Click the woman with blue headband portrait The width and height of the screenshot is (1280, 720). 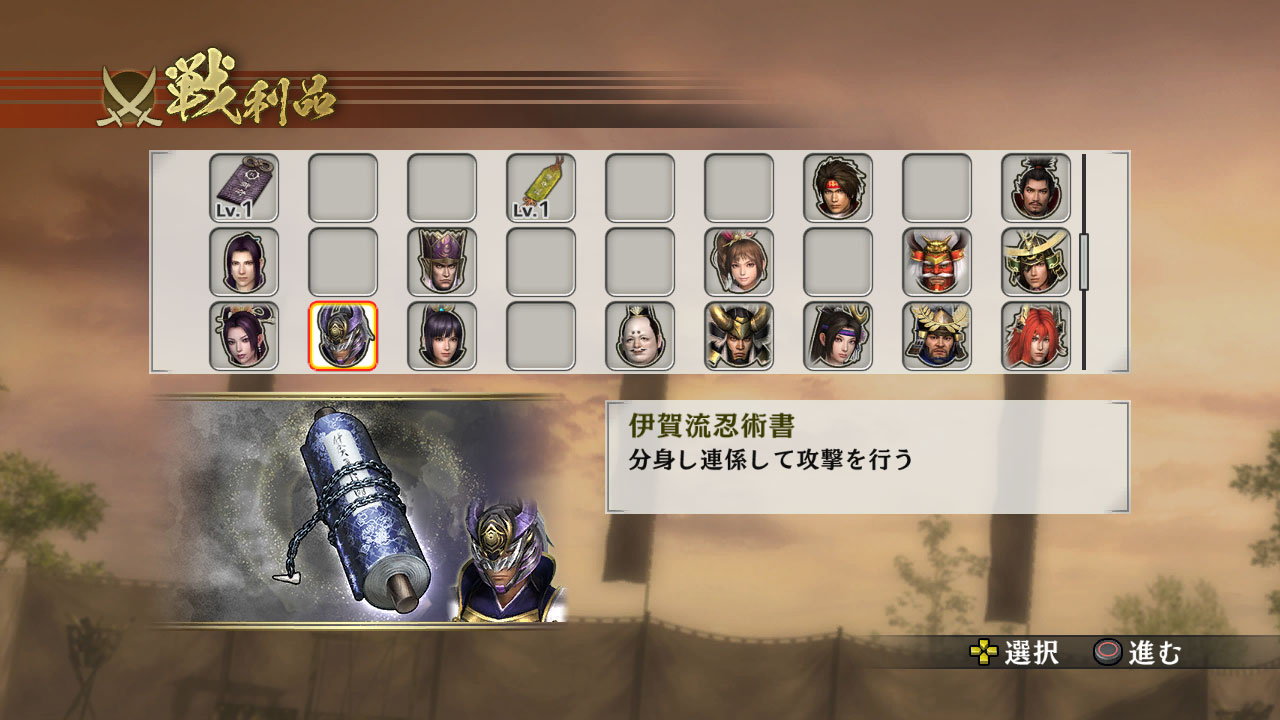839,338
